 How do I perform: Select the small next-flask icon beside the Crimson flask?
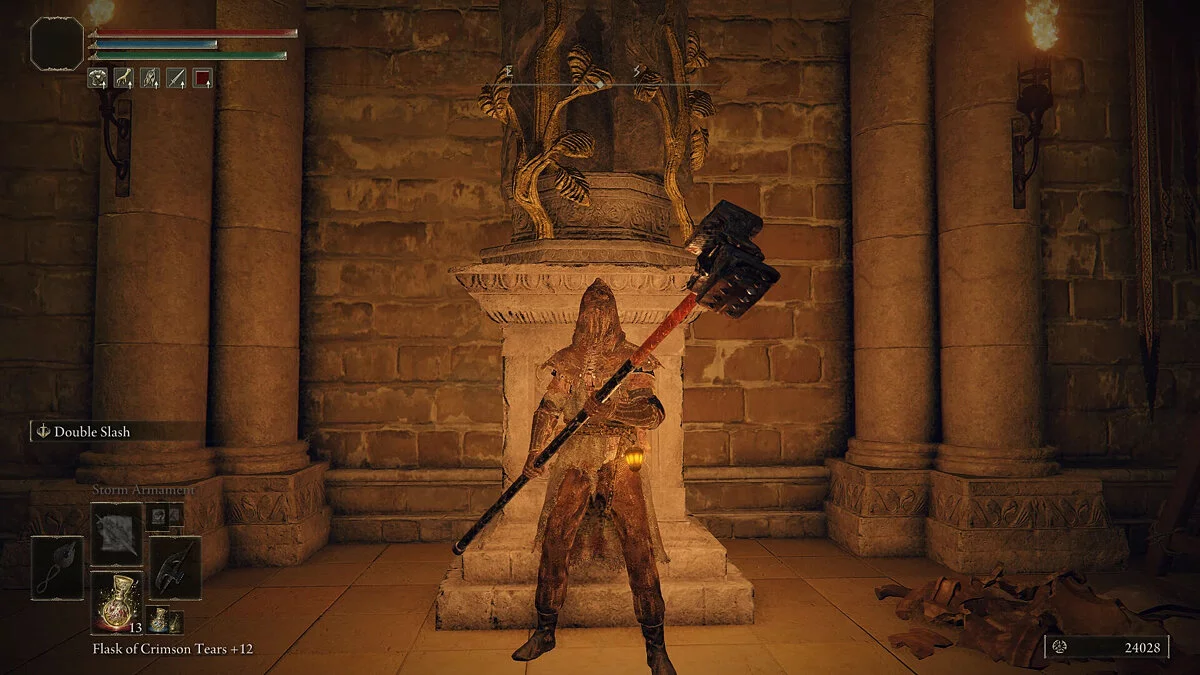pyautogui.click(x=159, y=619)
